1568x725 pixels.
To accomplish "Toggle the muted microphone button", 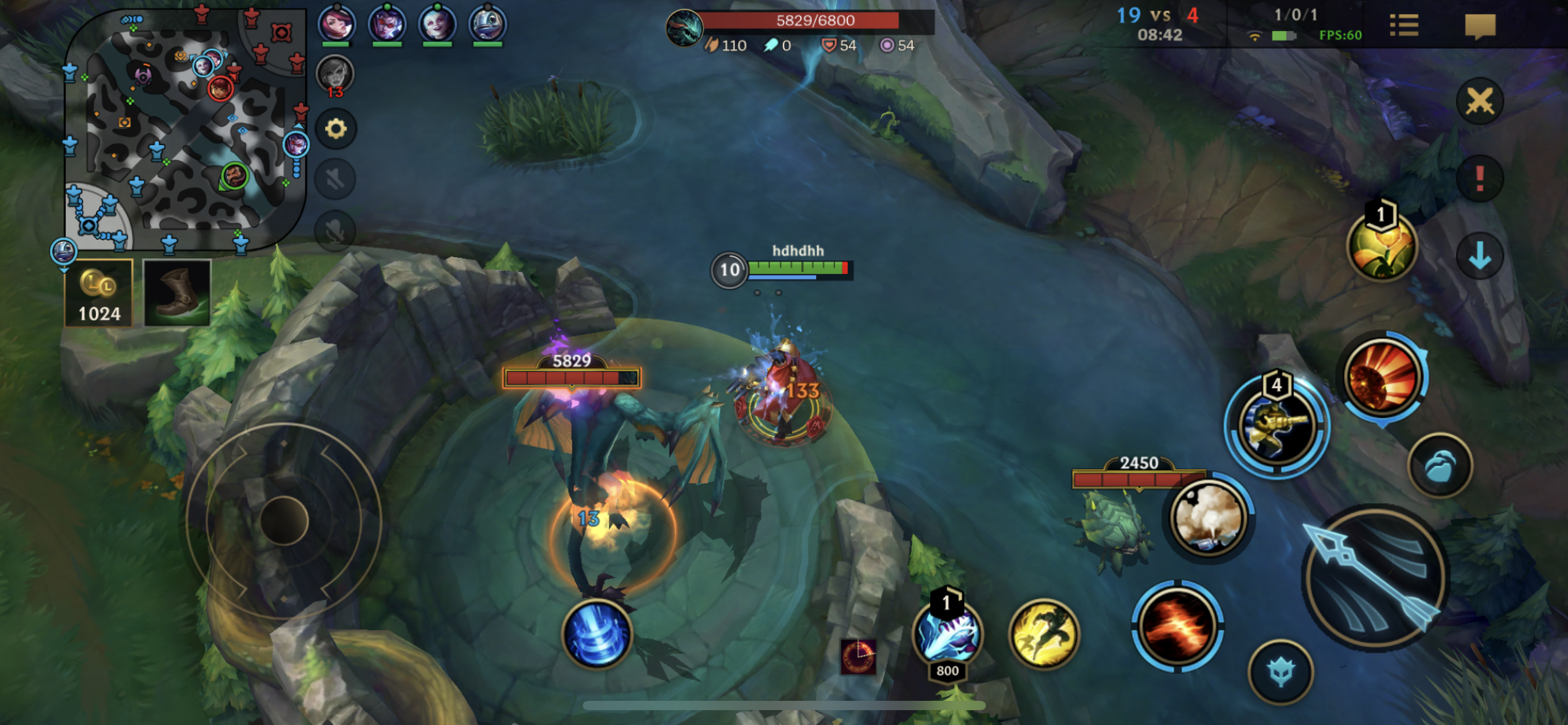I will click(336, 231).
